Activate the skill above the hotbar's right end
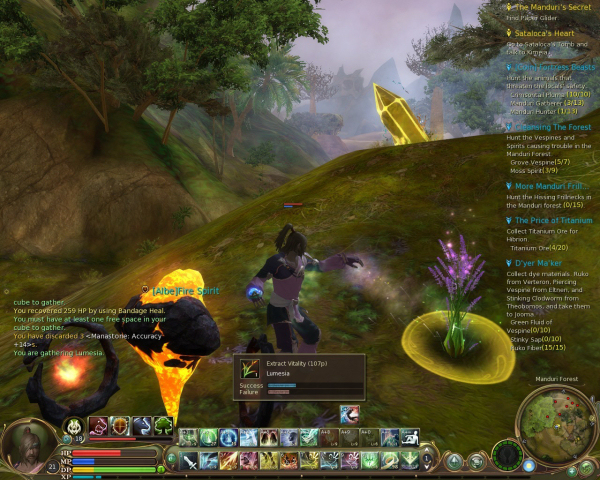The image size is (600, 480). click(349, 415)
